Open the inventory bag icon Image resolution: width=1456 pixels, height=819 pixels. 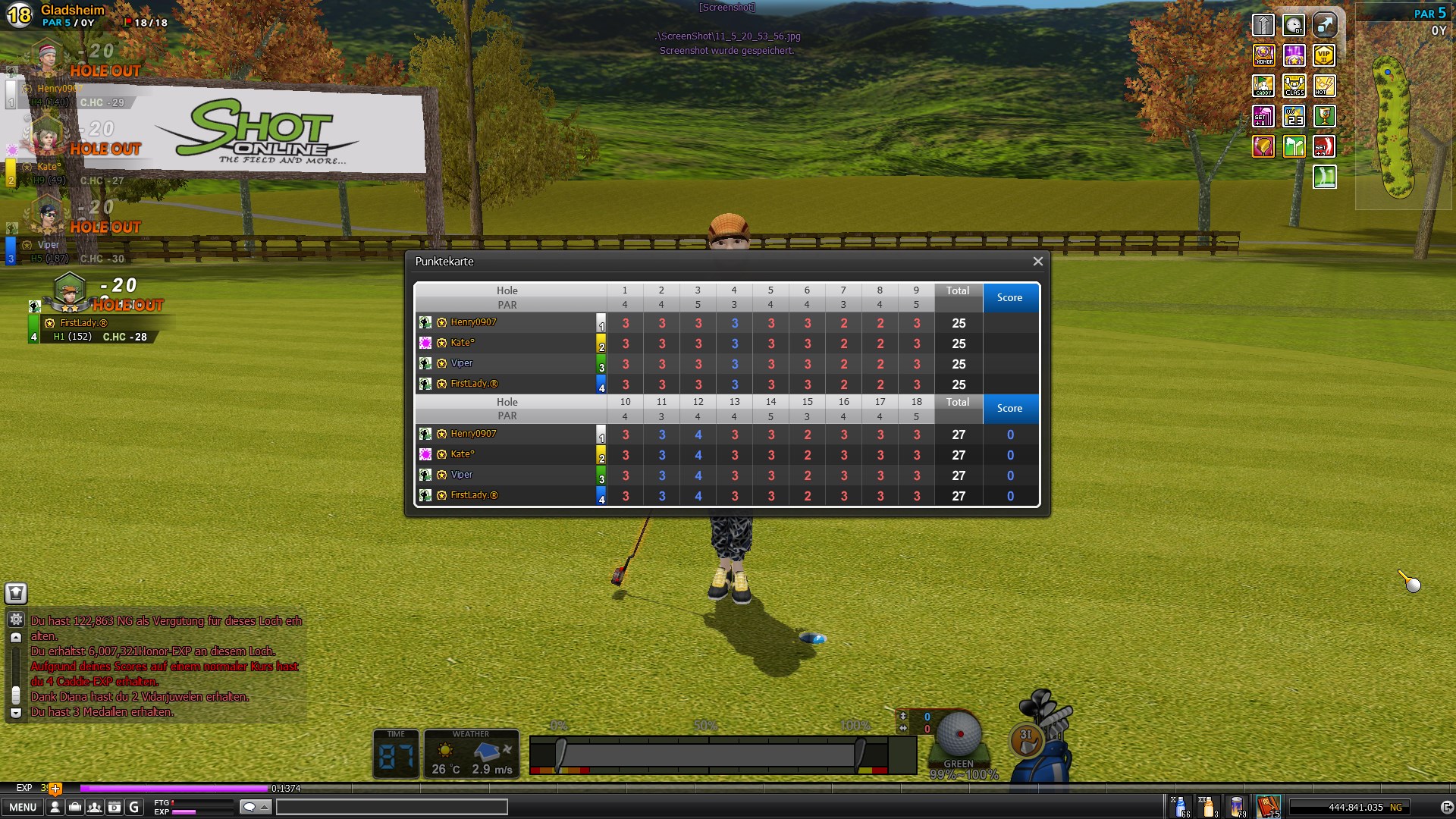click(x=74, y=807)
